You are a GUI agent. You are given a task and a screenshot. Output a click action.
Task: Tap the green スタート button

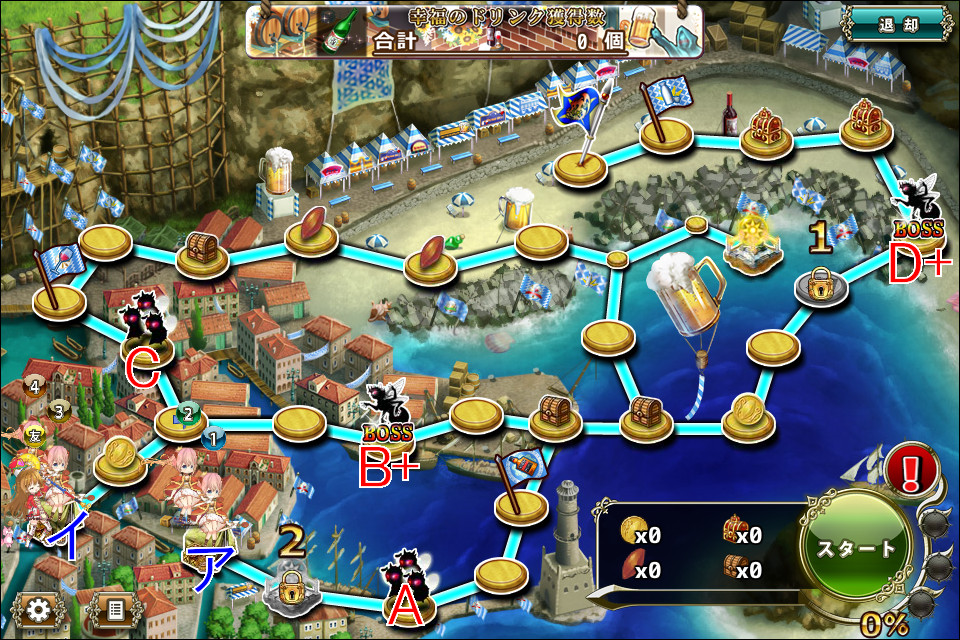[x=856, y=549]
